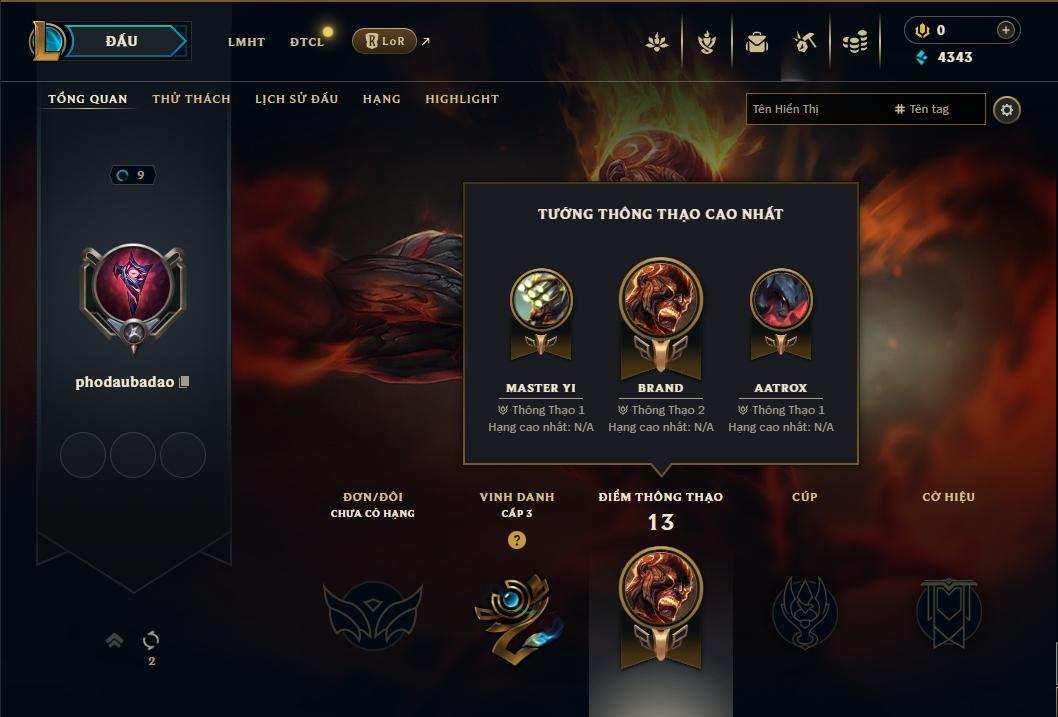Click the Vinh Danh question mark icon
The width and height of the screenshot is (1058, 717).
pos(516,540)
